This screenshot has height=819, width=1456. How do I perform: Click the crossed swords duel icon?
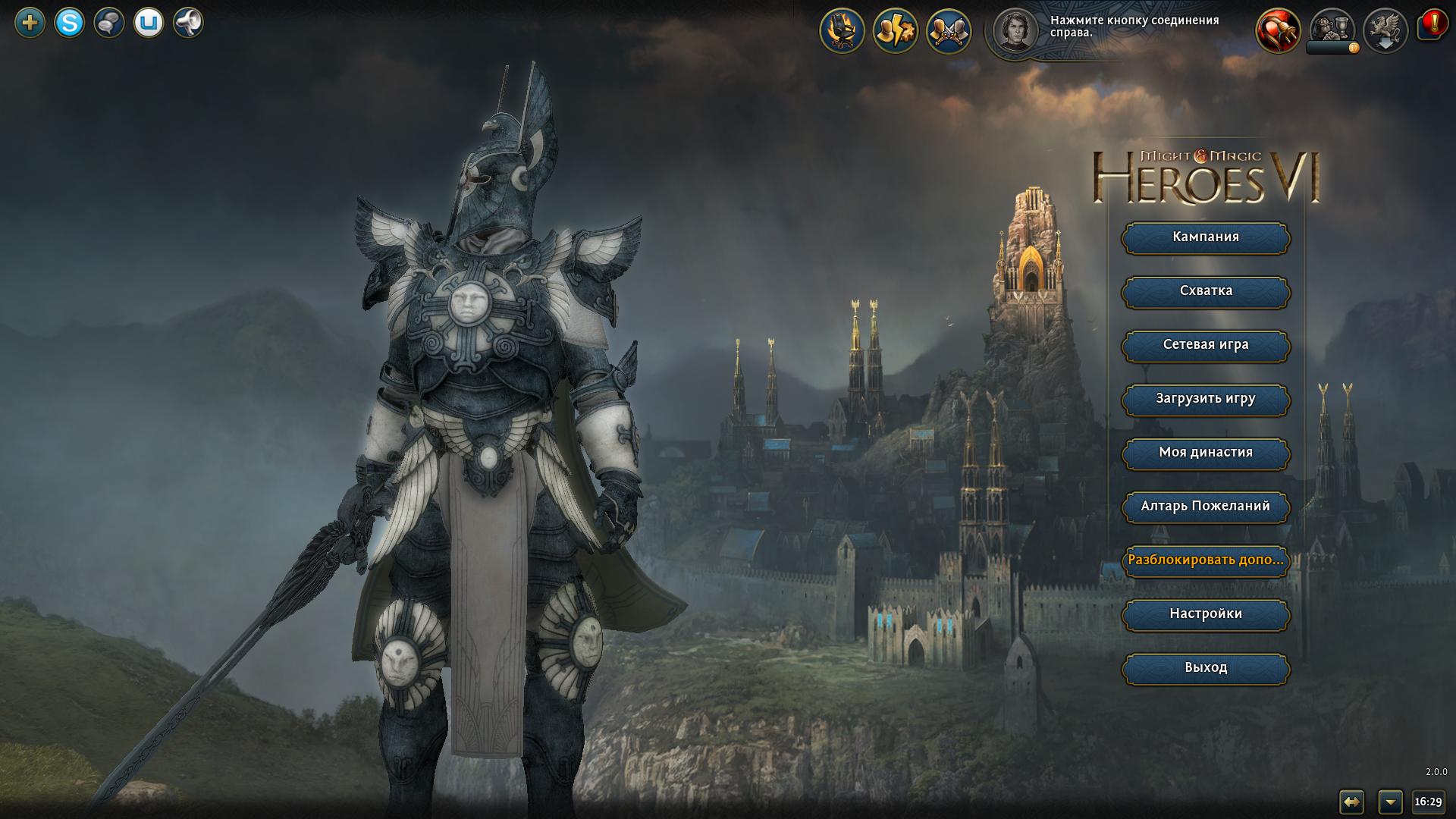tap(948, 31)
